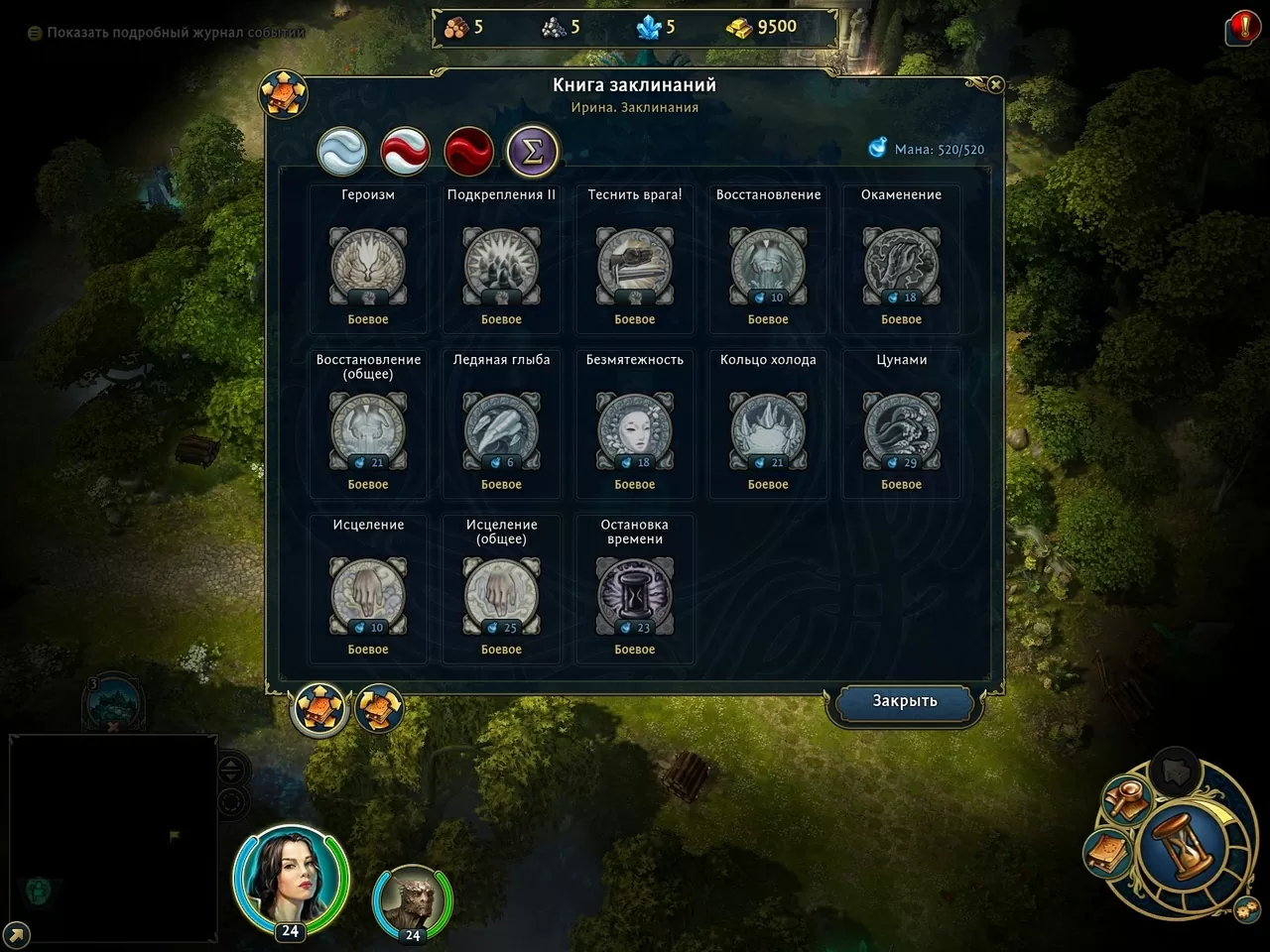Select the Героизм spell

point(368,266)
